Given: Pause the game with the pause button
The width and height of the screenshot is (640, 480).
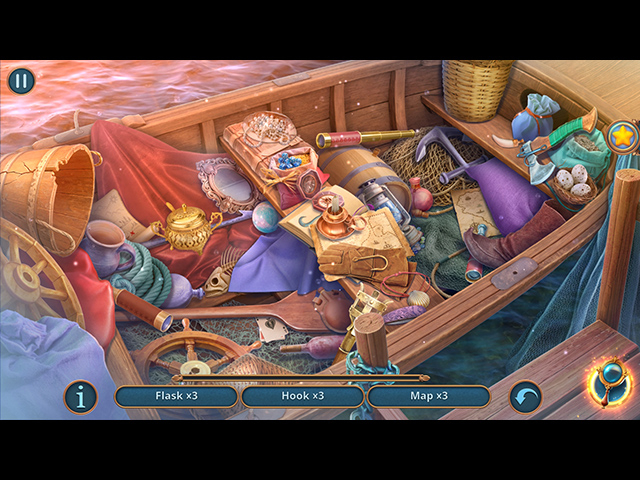Looking at the screenshot, I should (21, 81).
